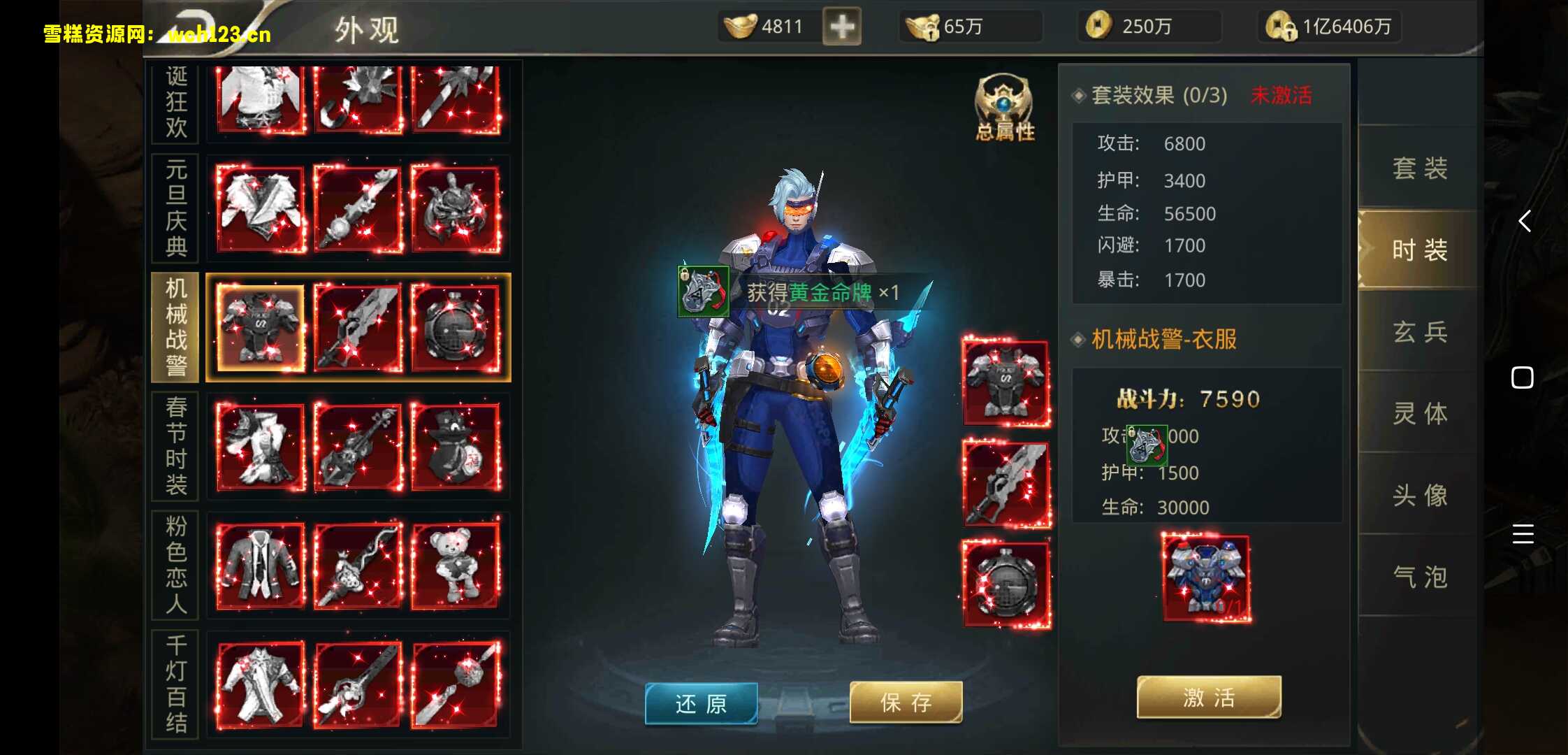
Task: Open the 总属性 total attributes icon
Action: coord(1004,108)
